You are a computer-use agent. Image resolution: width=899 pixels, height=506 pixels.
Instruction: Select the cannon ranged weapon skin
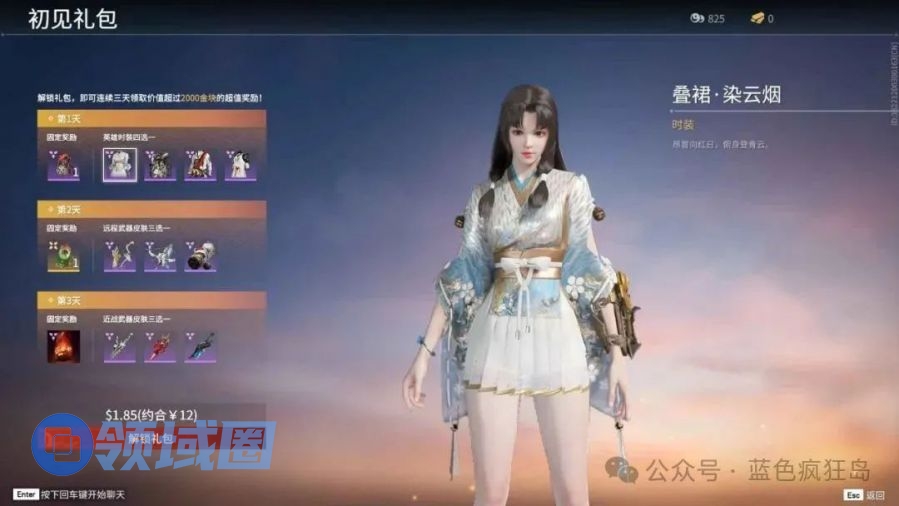[x=200, y=255]
